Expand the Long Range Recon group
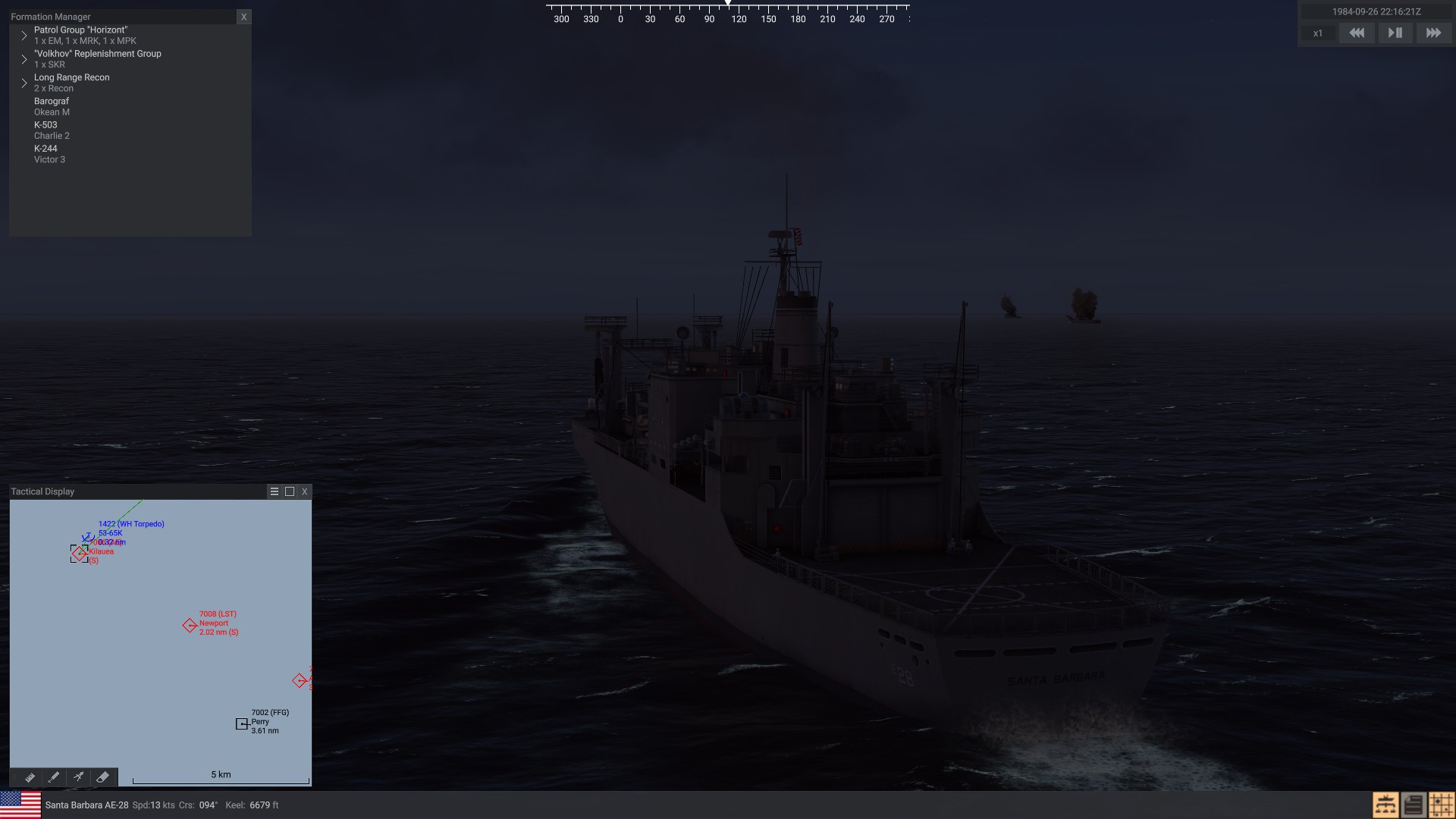1456x819 pixels. click(24, 83)
